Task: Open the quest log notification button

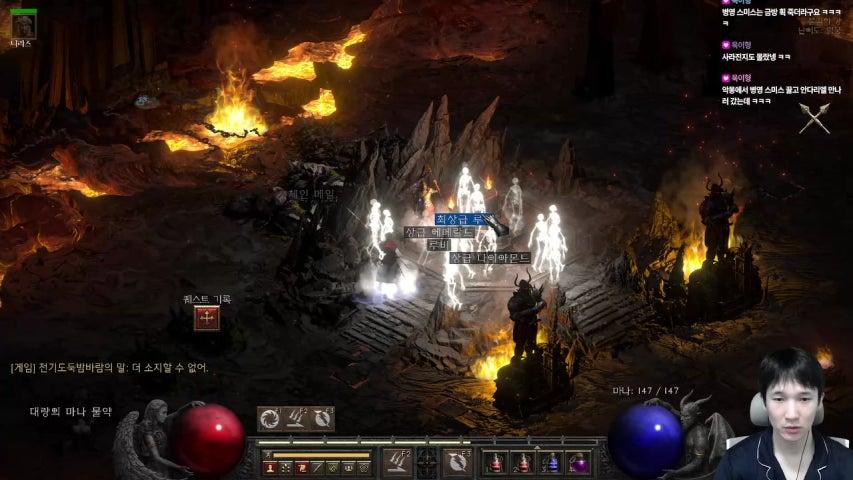Action: 207,318
